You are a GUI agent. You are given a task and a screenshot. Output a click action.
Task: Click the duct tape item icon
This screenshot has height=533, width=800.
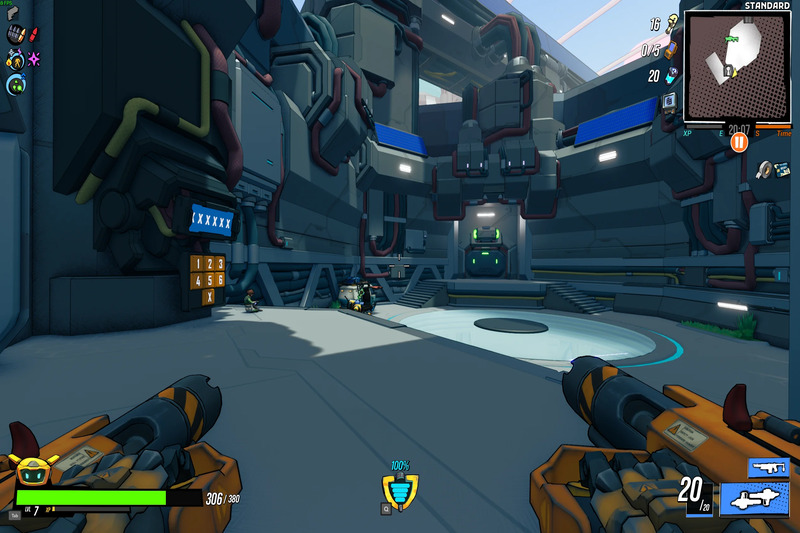[766, 169]
